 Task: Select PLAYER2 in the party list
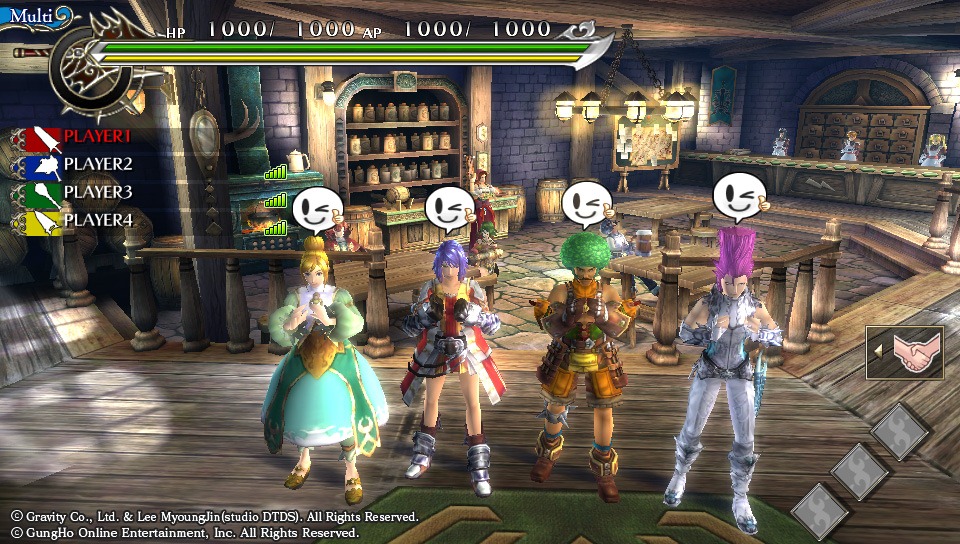point(86,164)
